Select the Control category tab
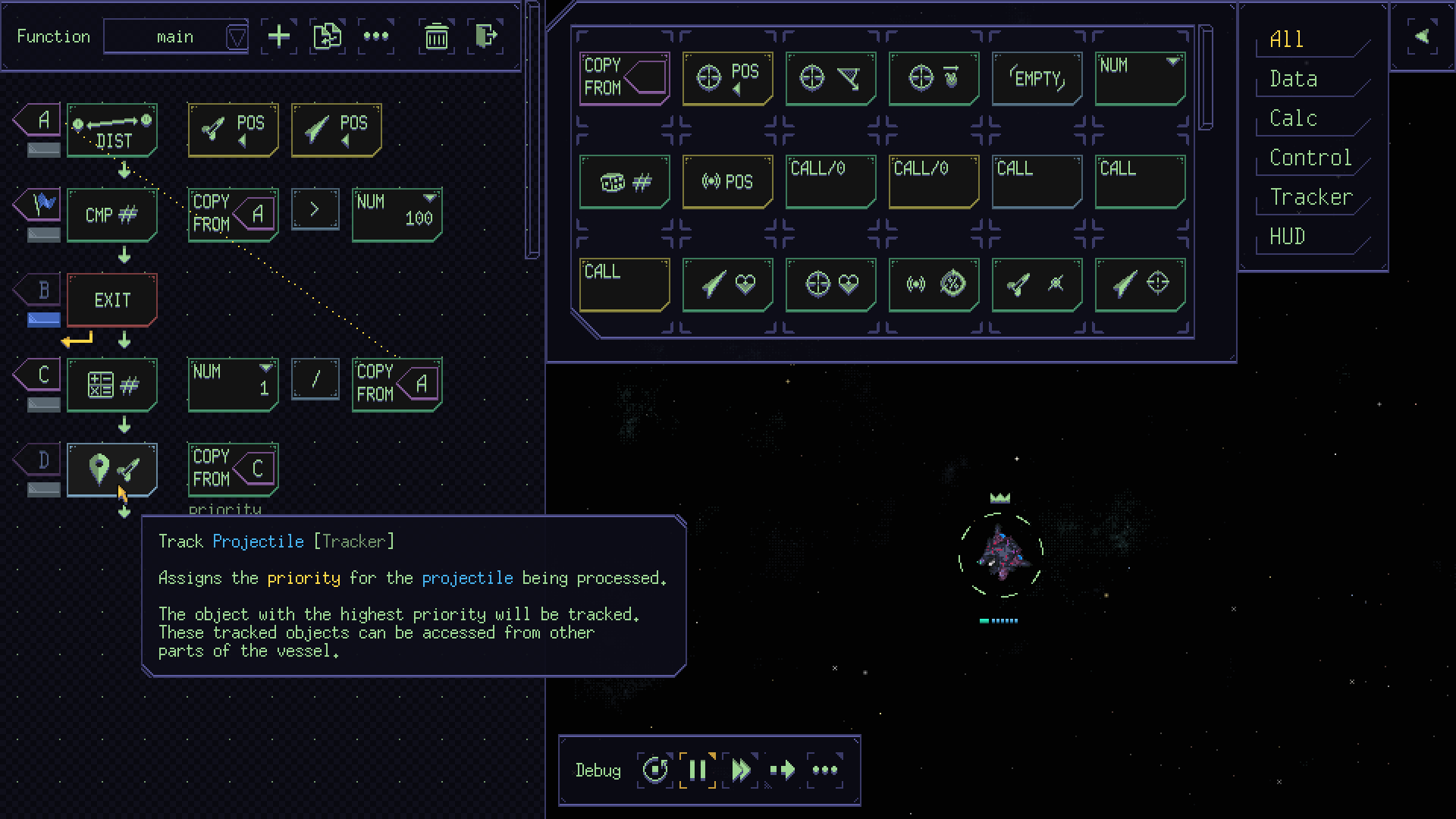The width and height of the screenshot is (1456, 819). (1310, 158)
